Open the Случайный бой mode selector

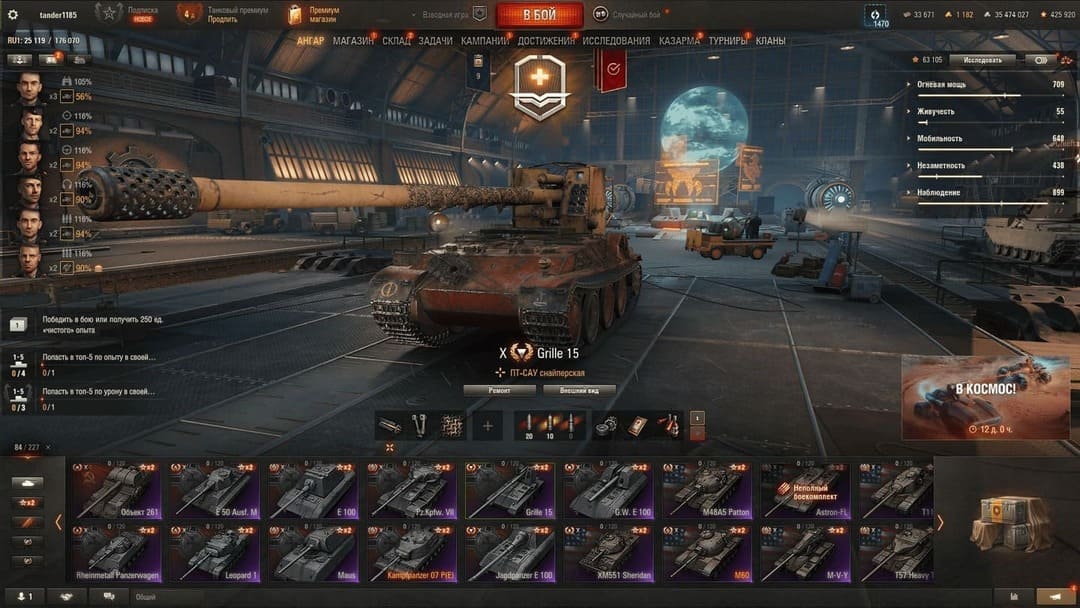click(x=629, y=14)
